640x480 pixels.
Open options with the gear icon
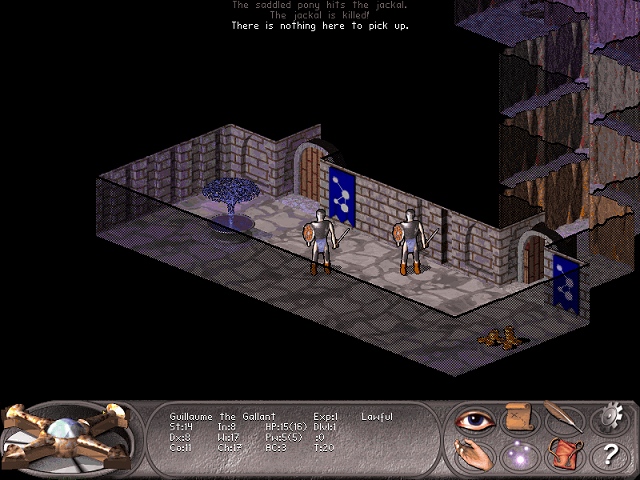[608, 418]
